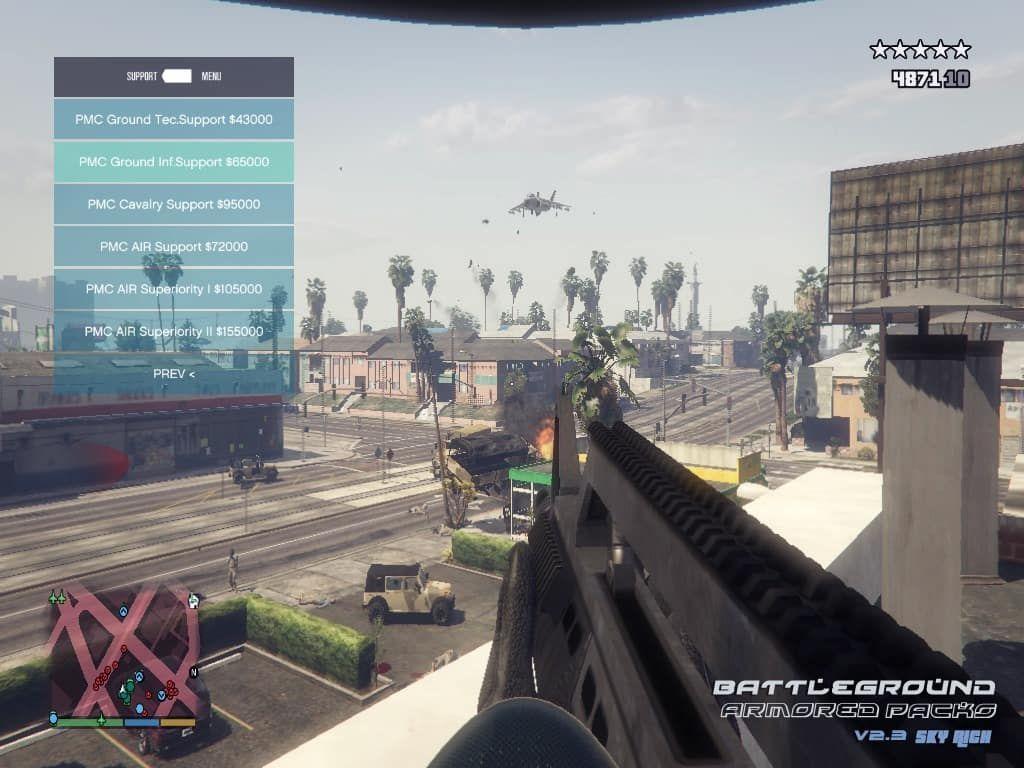Click the minimap radar
This screenshot has width=1024, height=768.
tap(124, 654)
